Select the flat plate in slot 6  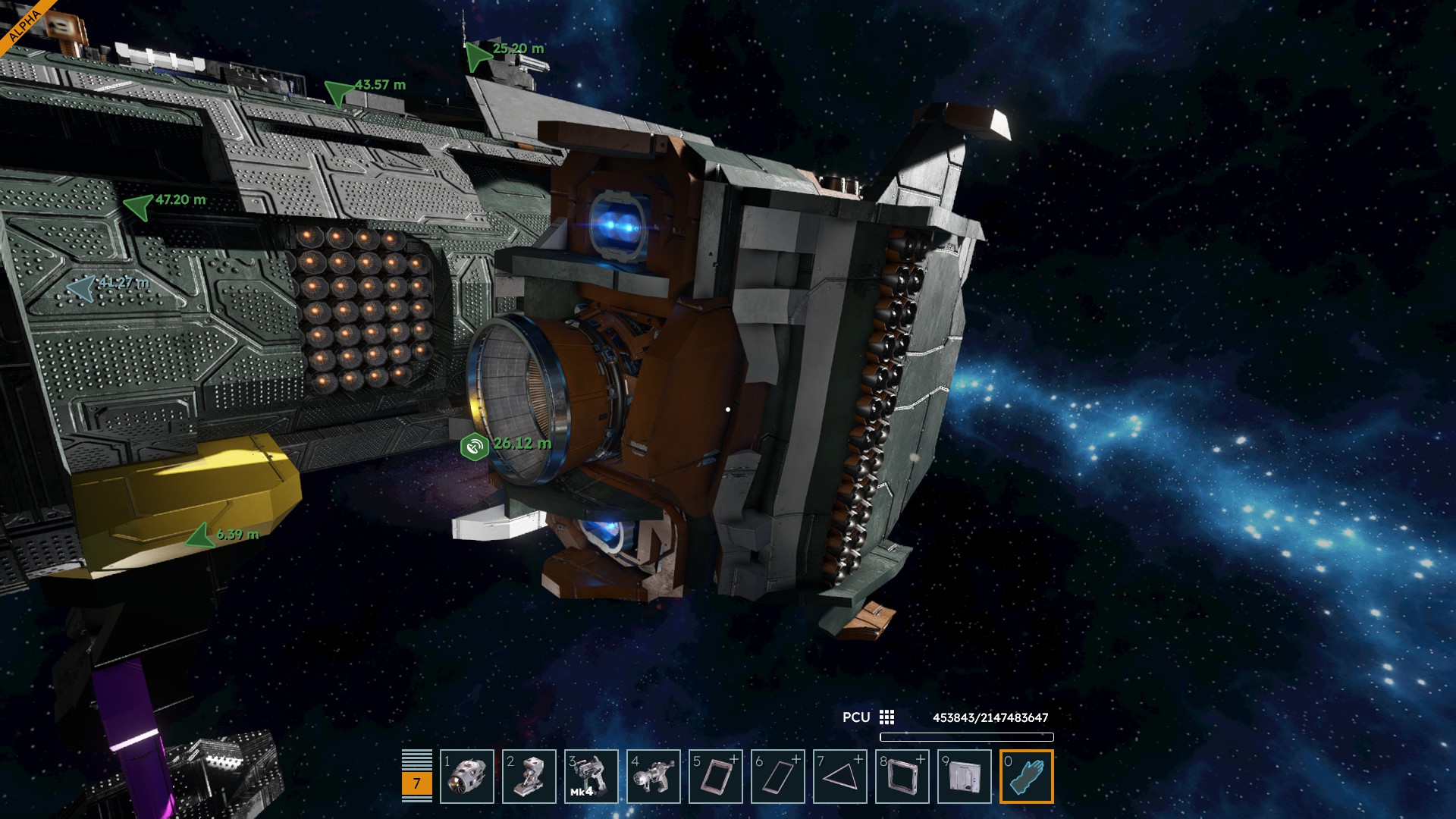tap(778, 777)
